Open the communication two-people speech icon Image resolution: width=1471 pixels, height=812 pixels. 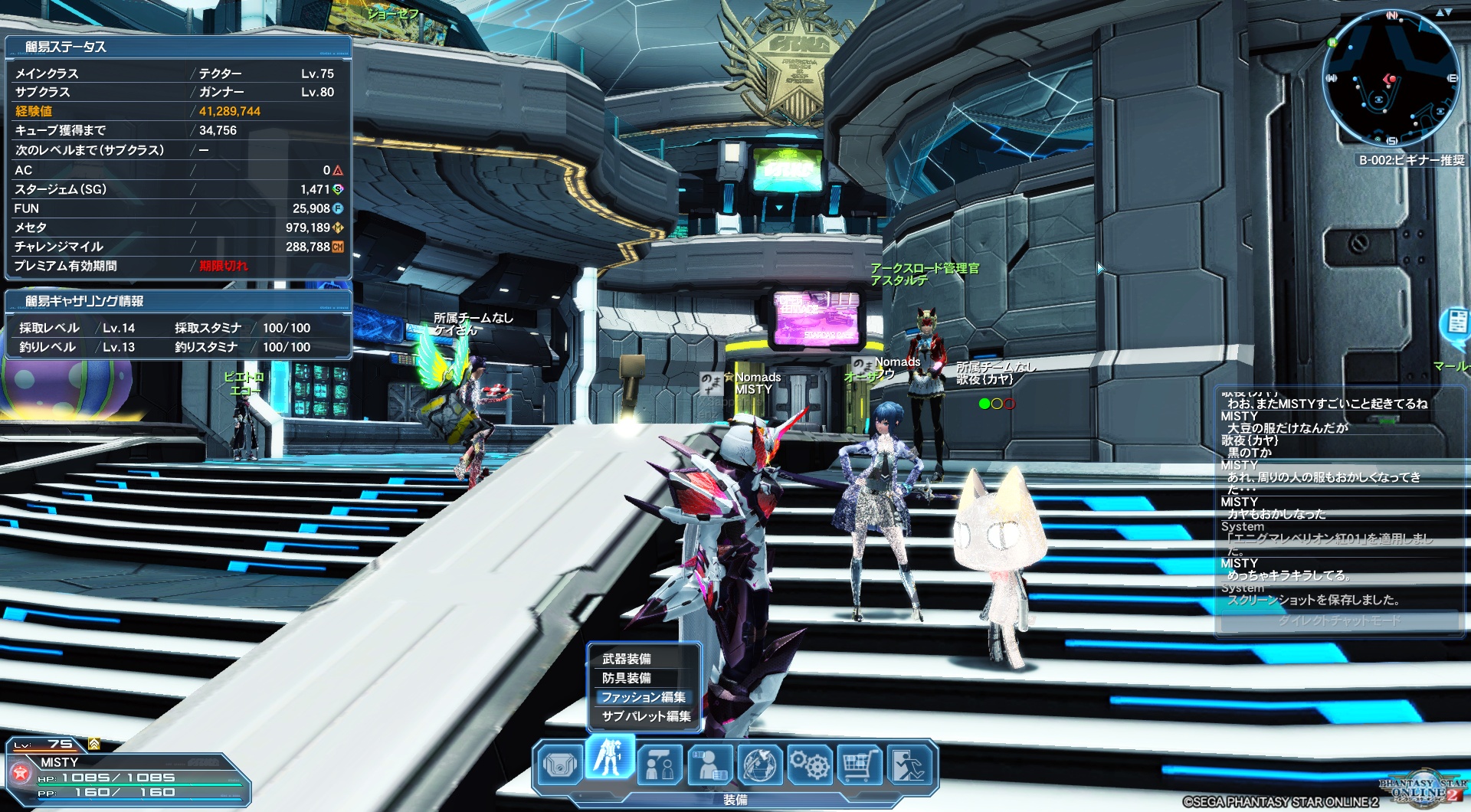pyautogui.click(x=660, y=765)
